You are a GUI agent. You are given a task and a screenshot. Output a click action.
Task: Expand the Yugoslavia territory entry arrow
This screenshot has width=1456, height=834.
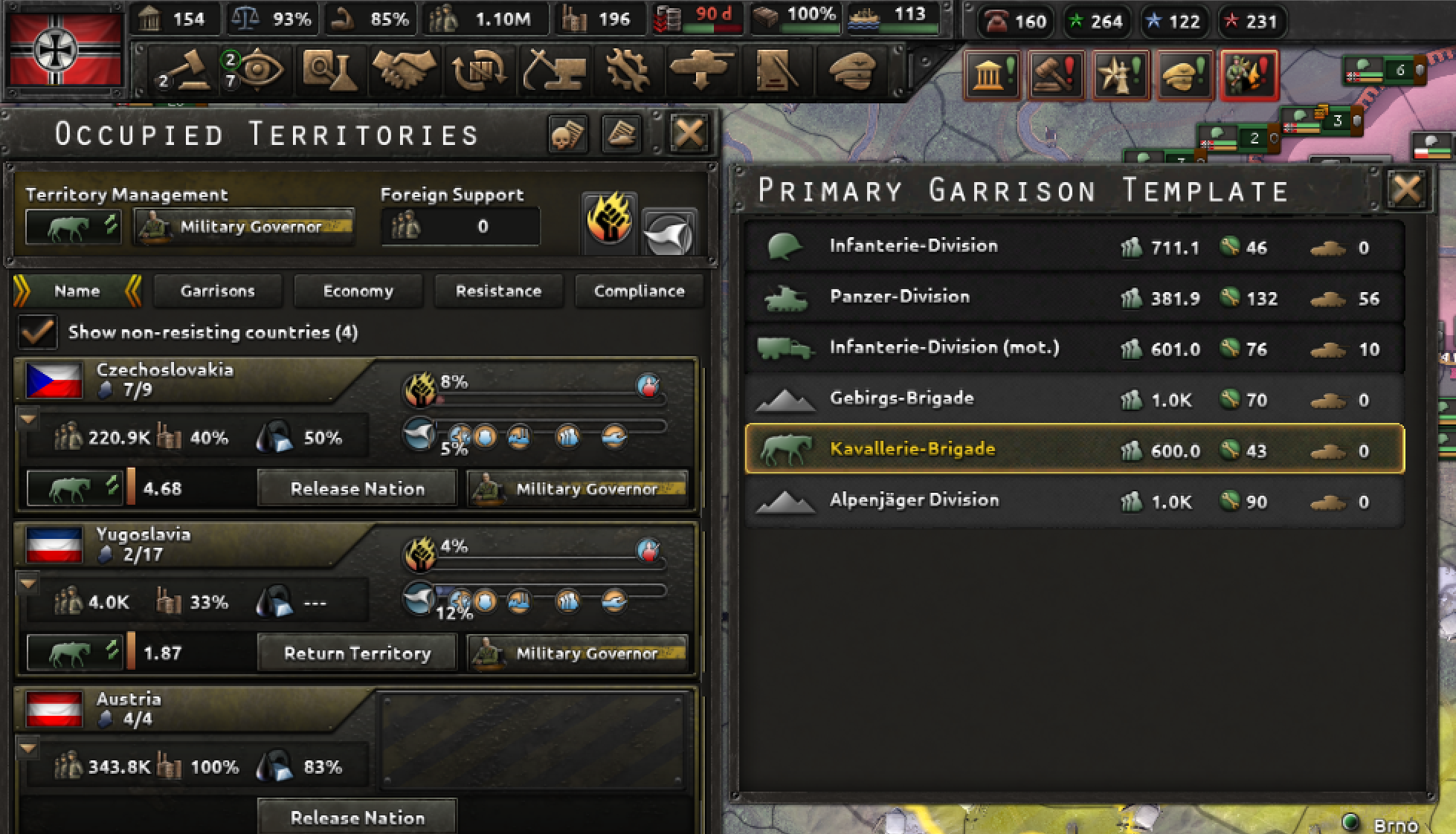30,585
